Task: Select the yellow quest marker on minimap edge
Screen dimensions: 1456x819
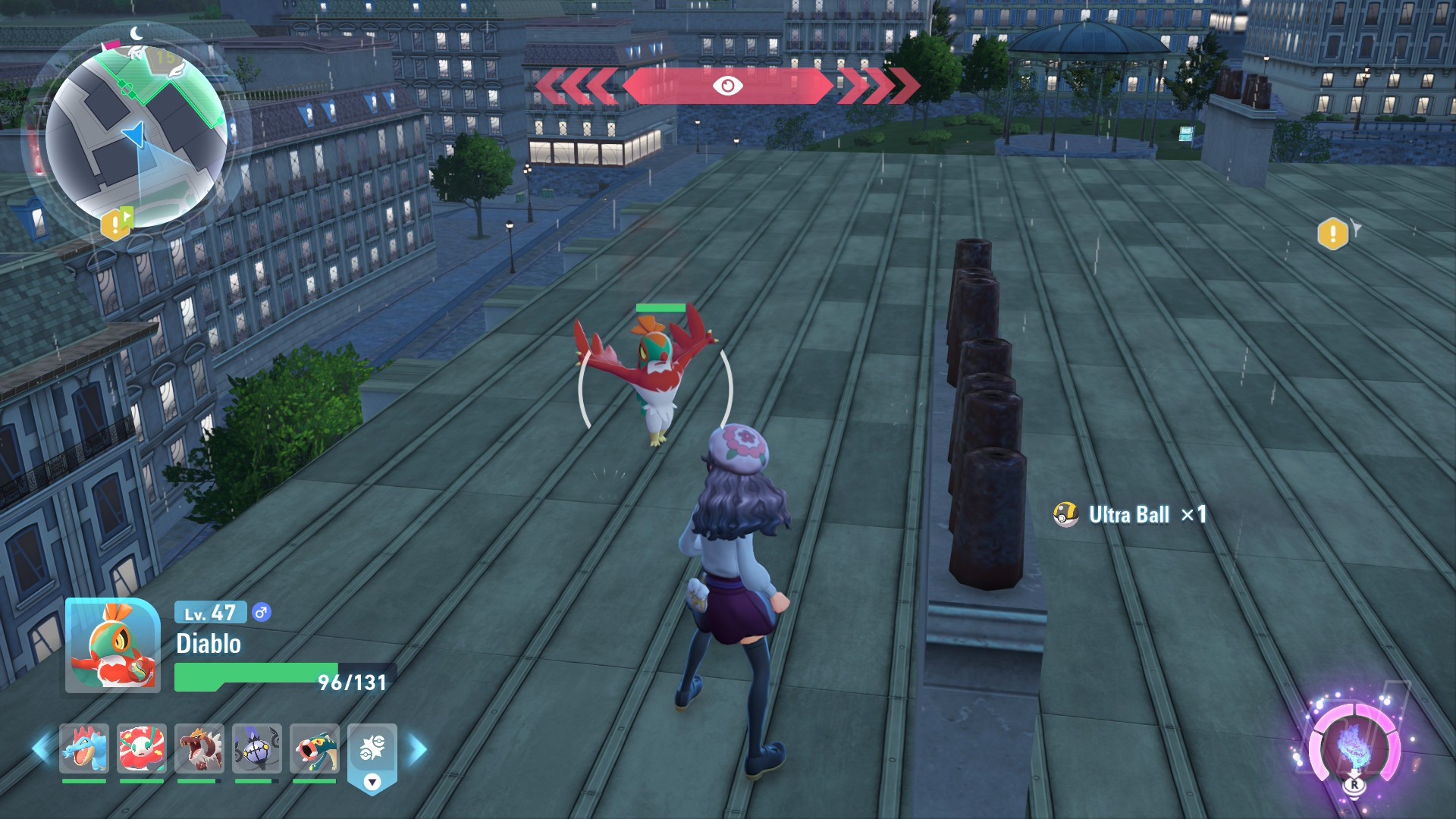Action: (116, 224)
